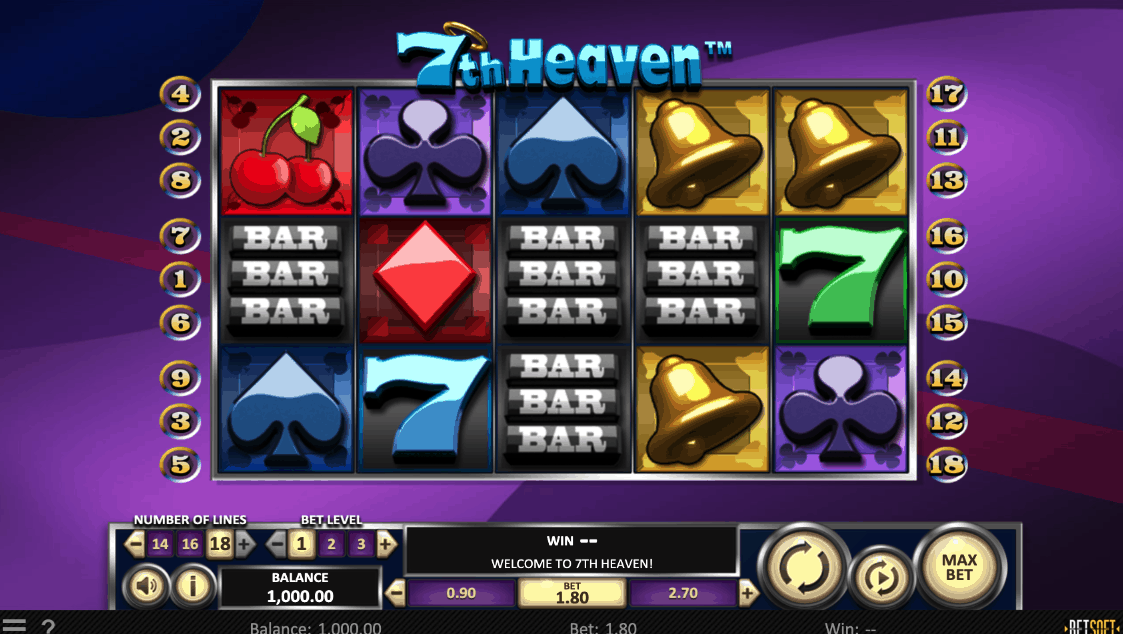Viewport: 1123px width, 634px height.
Task: Toggle the sound speaker button
Action: pos(146,586)
